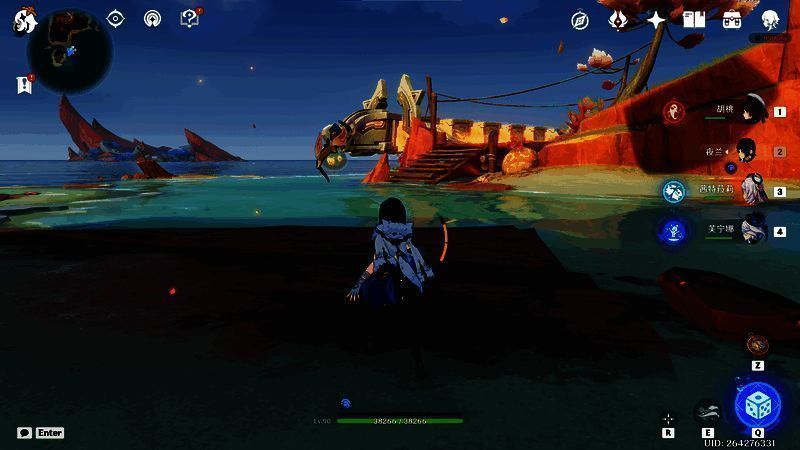The width and height of the screenshot is (800, 450).
Task: Open the Paimon menu icon
Action: pos(24,22)
